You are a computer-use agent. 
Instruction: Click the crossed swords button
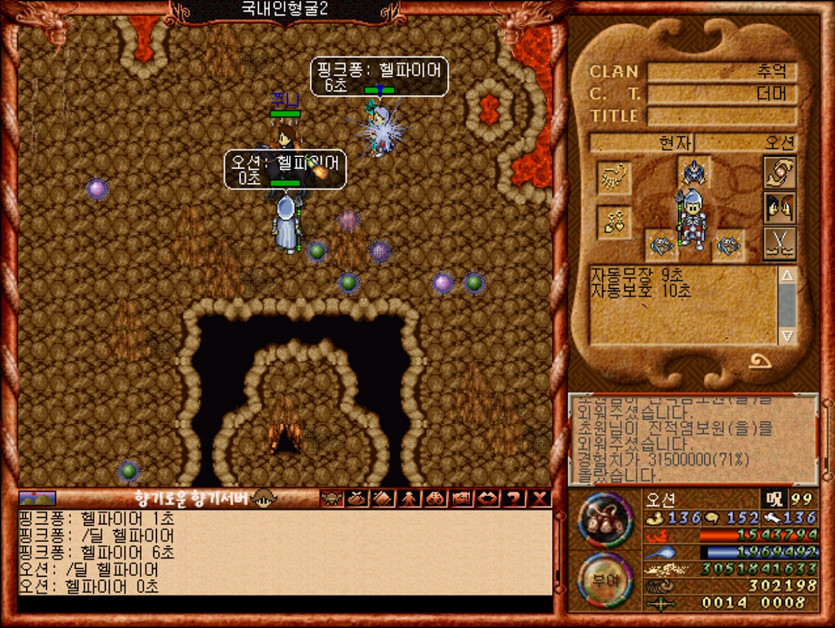(779, 243)
